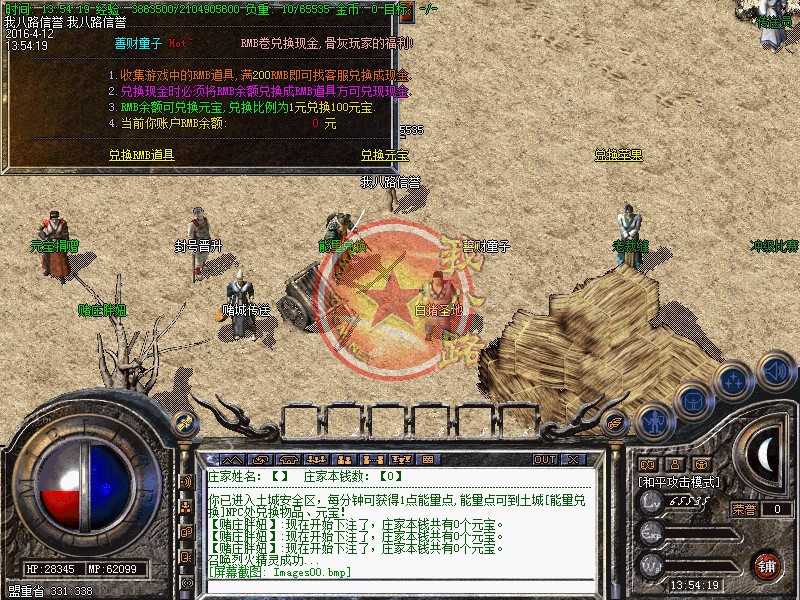Select the 兑换元宝 exchange option
Image resolution: width=800 pixels, height=600 pixels.
pyautogui.click(x=385, y=155)
